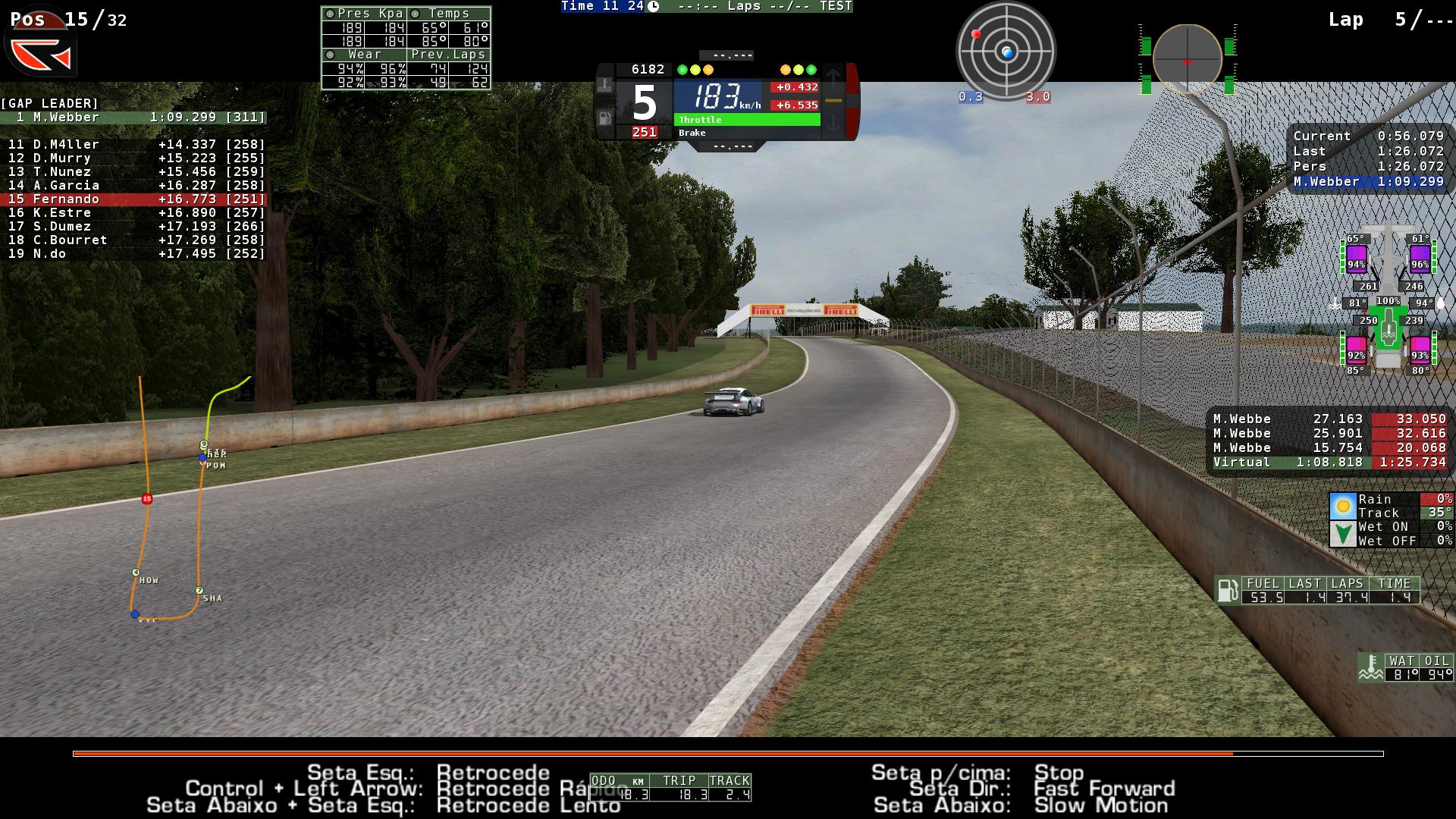Click the red rFactor logo icon
The width and height of the screenshot is (1456, 819).
(42, 55)
